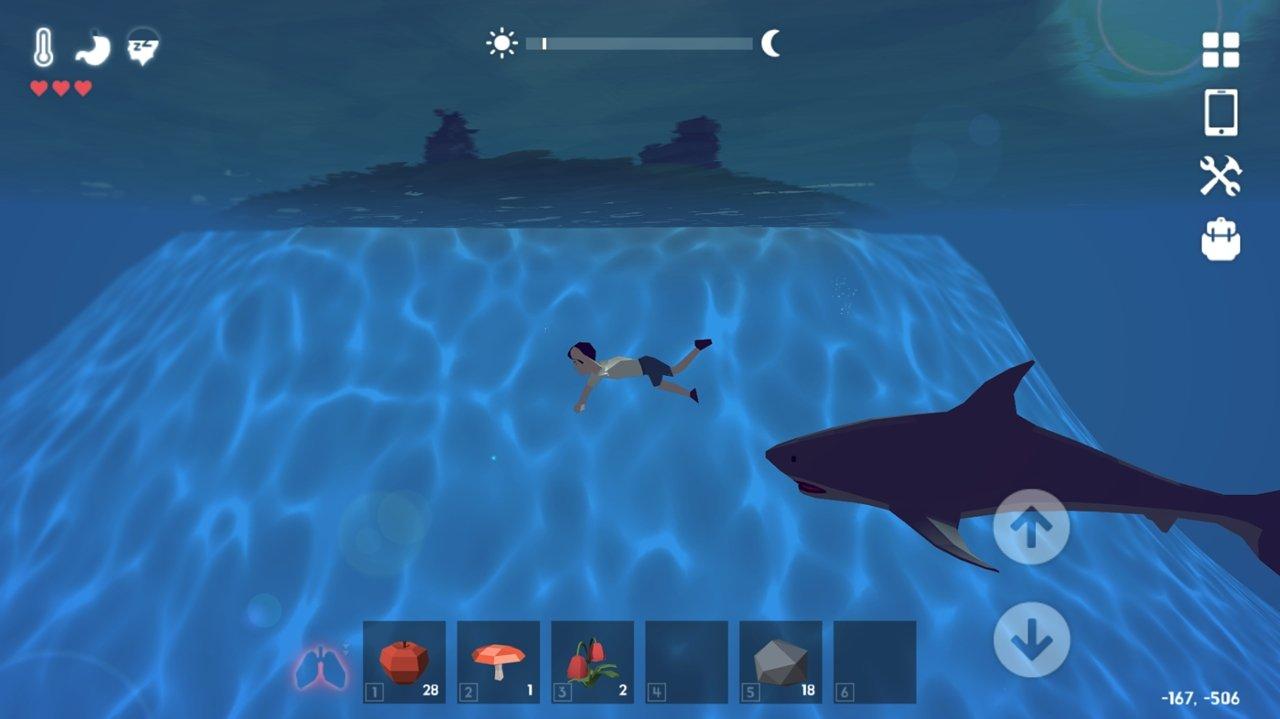Select the stone hotbar slot
This screenshot has height=719, width=1280.
pyautogui.click(x=780, y=661)
